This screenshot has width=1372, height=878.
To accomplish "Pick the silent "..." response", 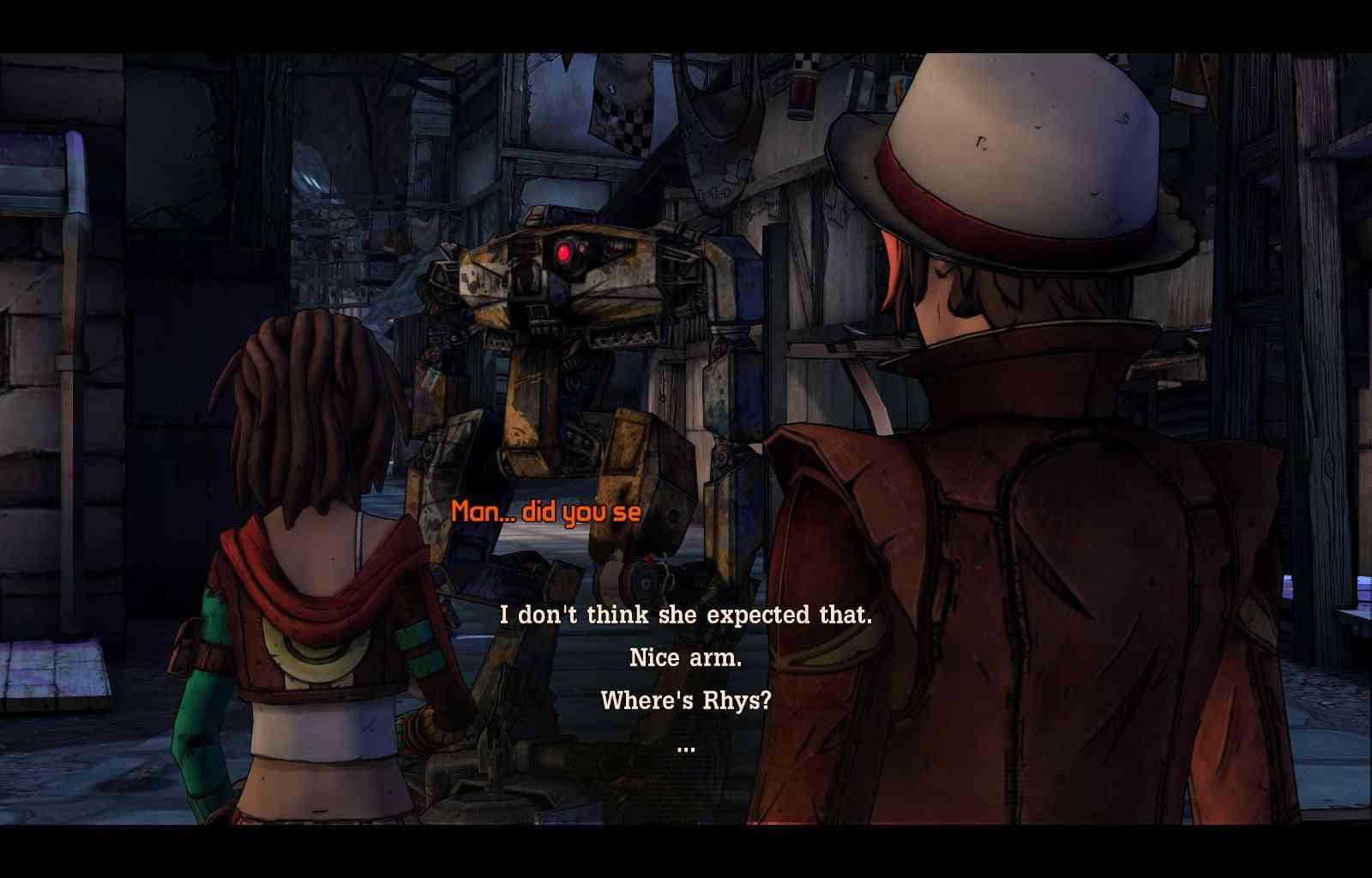I will pyautogui.click(x=685, y=748).
